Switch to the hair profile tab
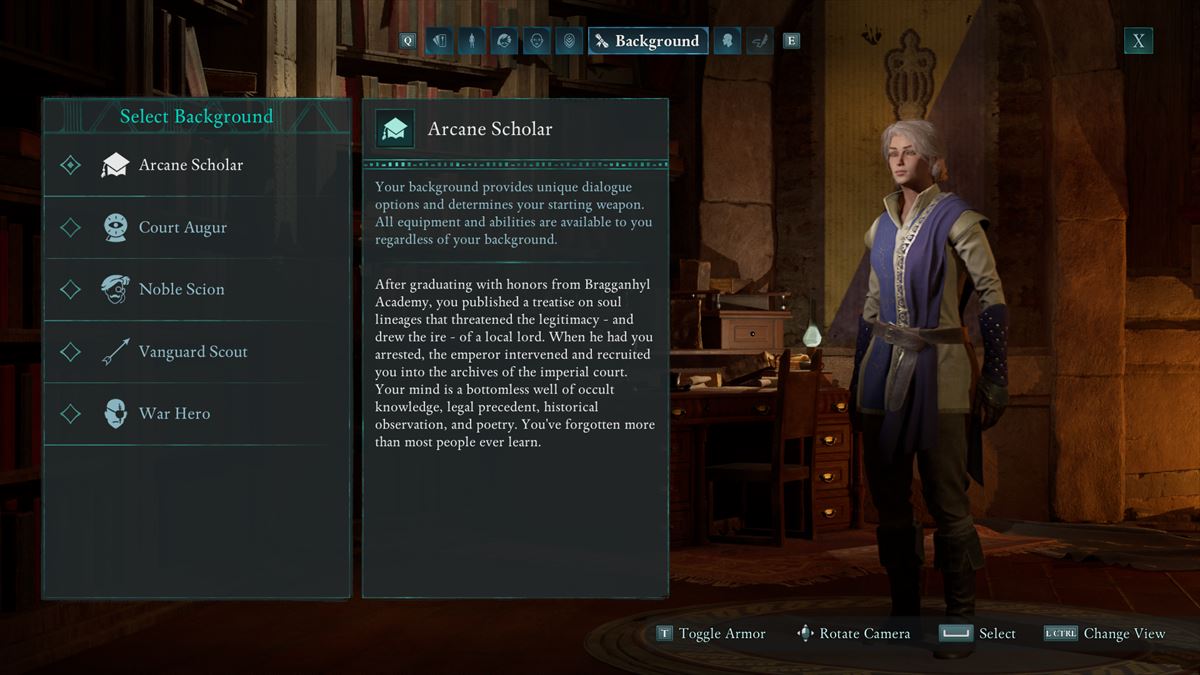The image size is (1200, 675). (x=505, y=41)
